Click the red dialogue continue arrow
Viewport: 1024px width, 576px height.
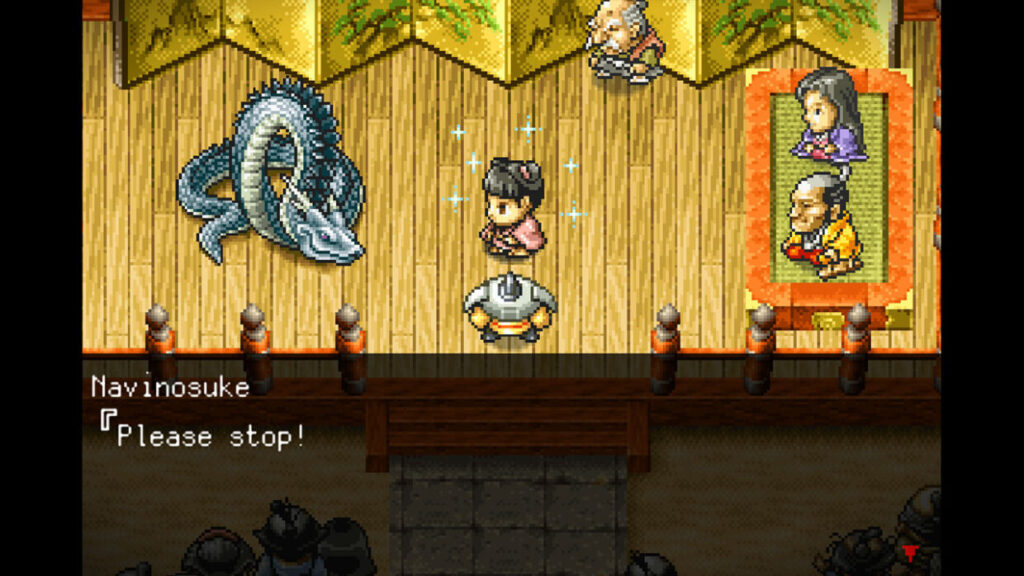(909, 552)
